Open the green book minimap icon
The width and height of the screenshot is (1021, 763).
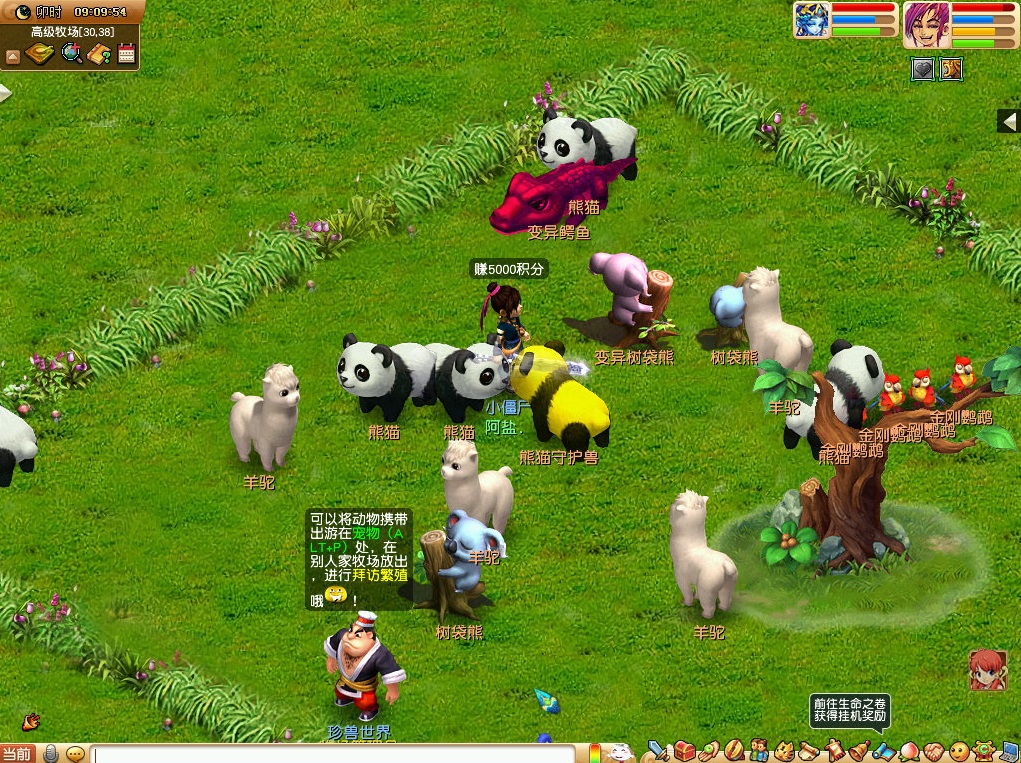[41, 54]
